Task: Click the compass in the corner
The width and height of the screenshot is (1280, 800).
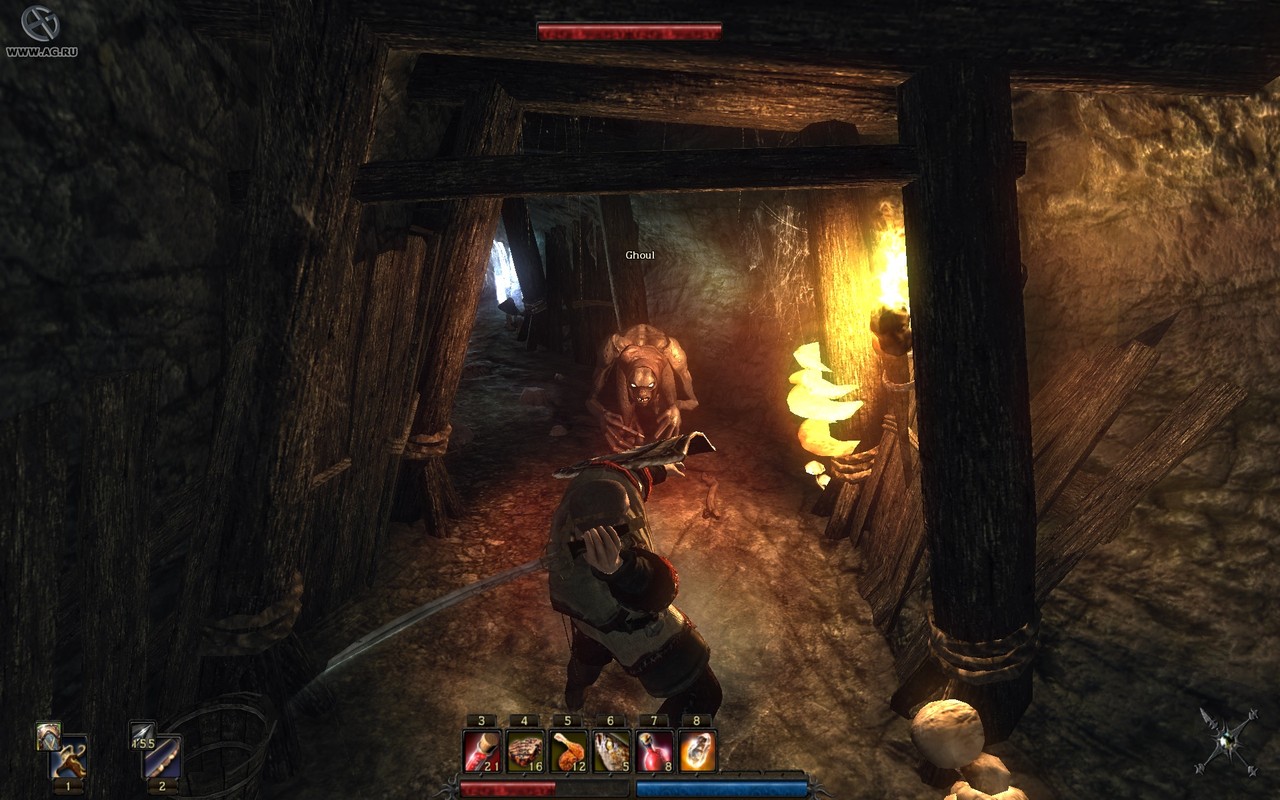Action: (1227, 741)
